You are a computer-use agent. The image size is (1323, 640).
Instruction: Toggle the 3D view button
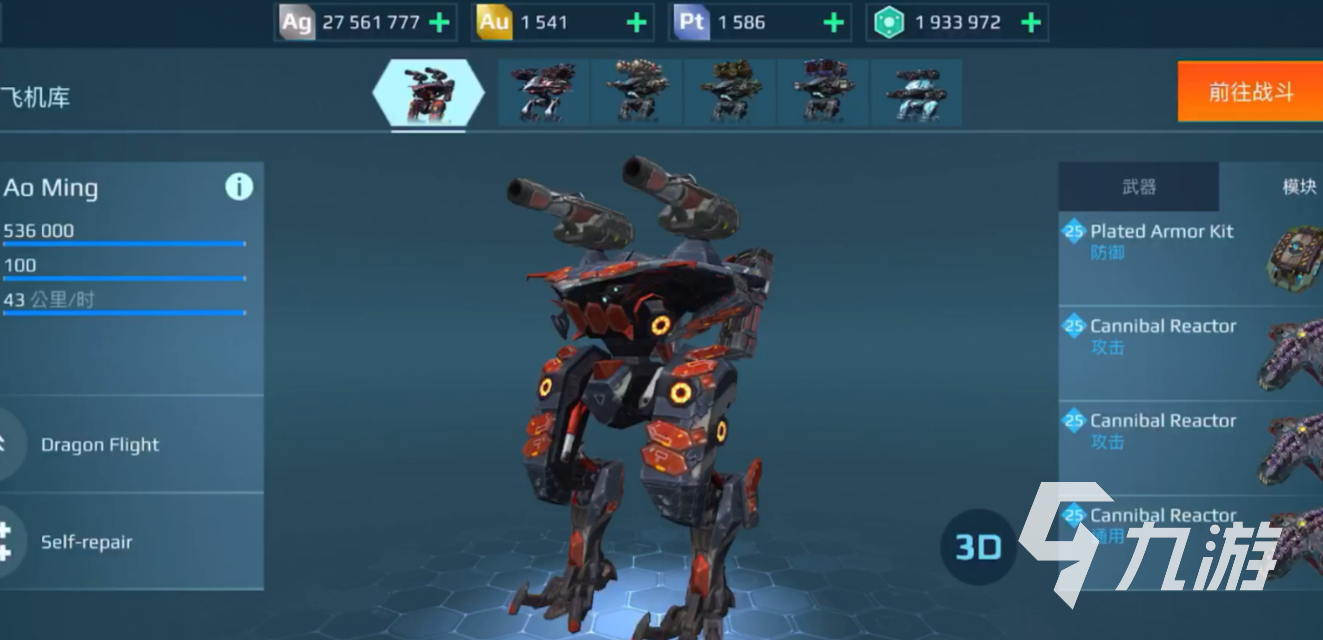coord(978,547)
